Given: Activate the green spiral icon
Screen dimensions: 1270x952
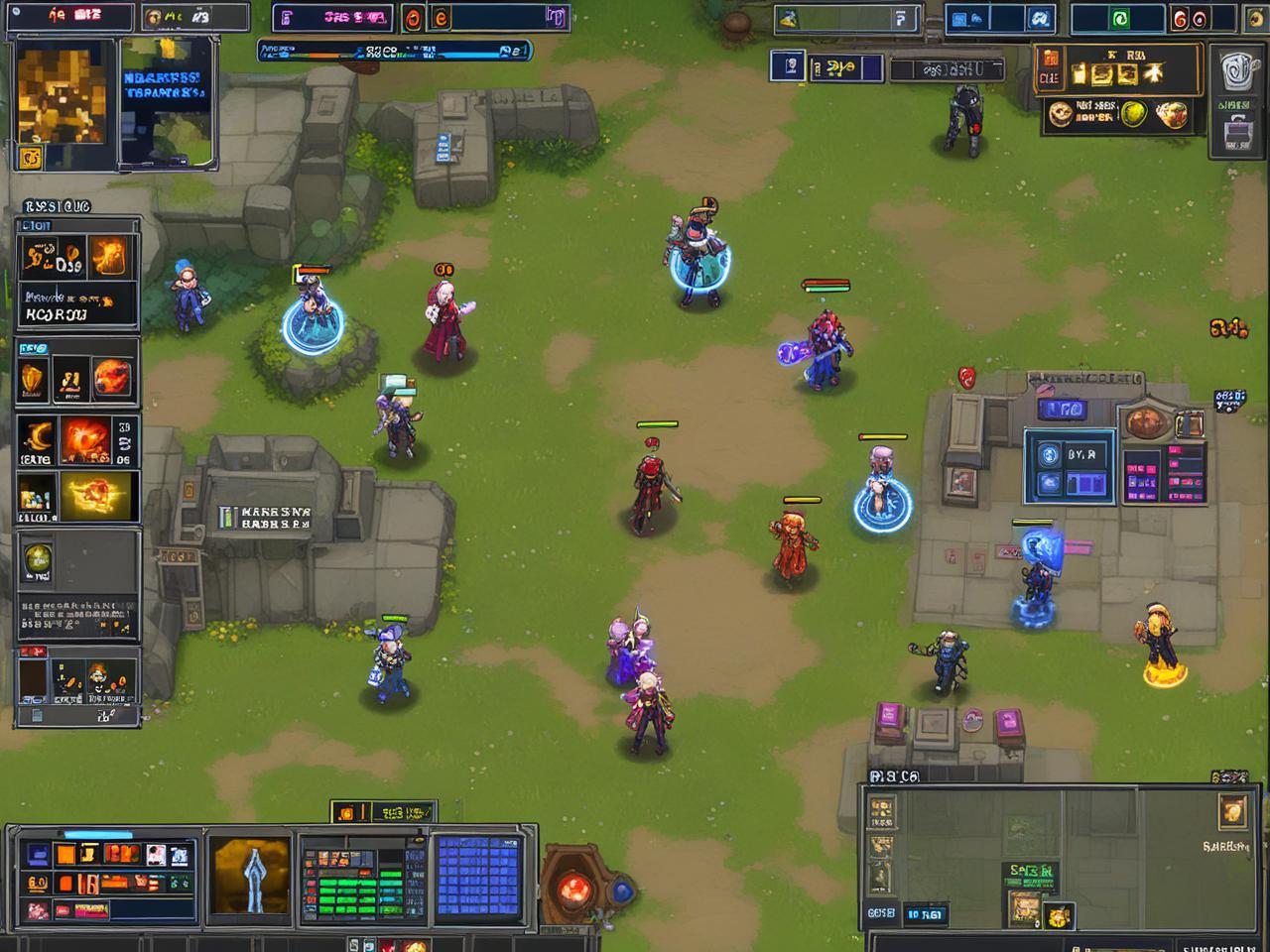Looking at the screenshot, I should (1118, 19).
